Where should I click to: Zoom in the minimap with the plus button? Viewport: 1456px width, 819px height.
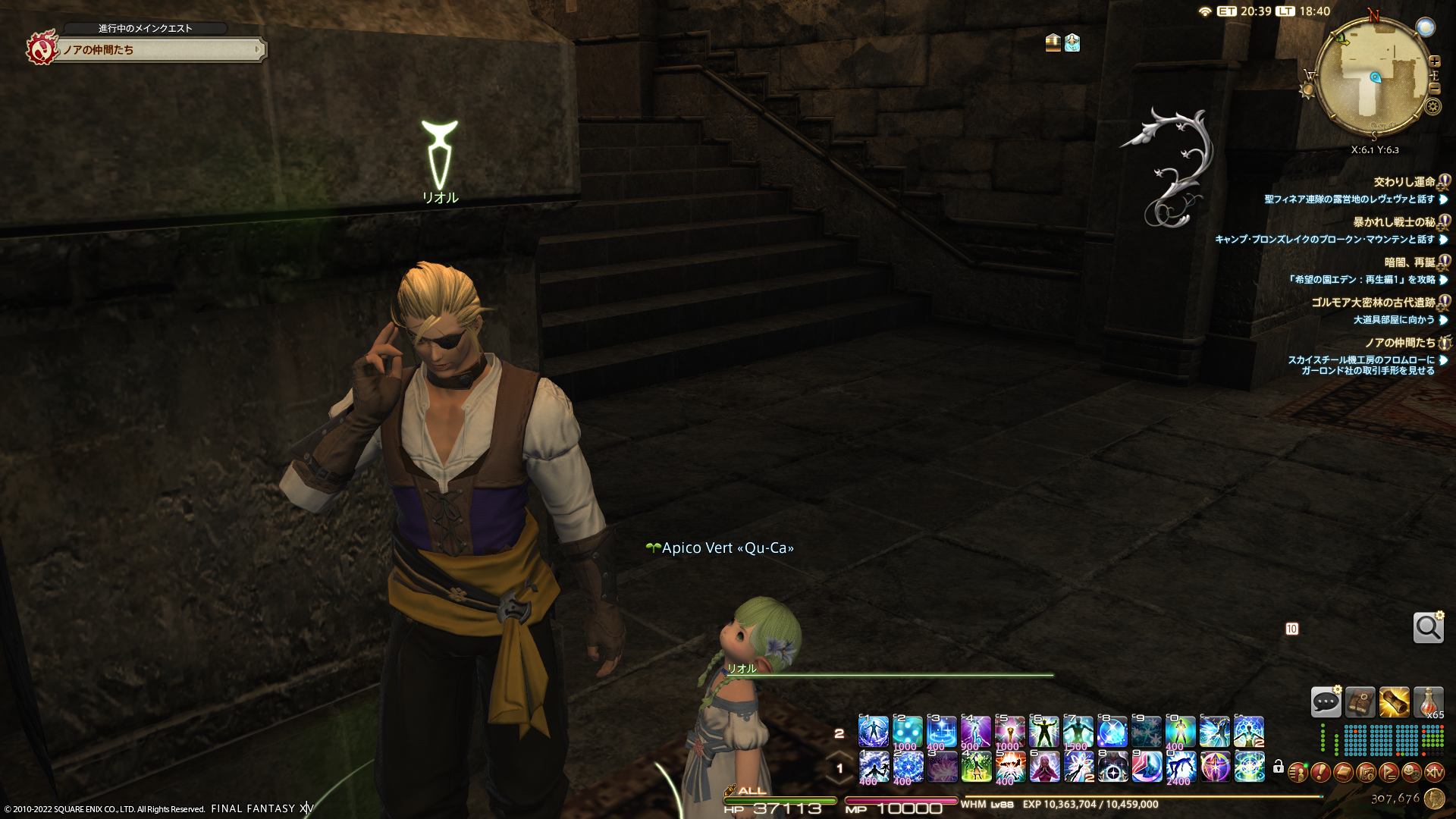click(x=1434, y=61)
